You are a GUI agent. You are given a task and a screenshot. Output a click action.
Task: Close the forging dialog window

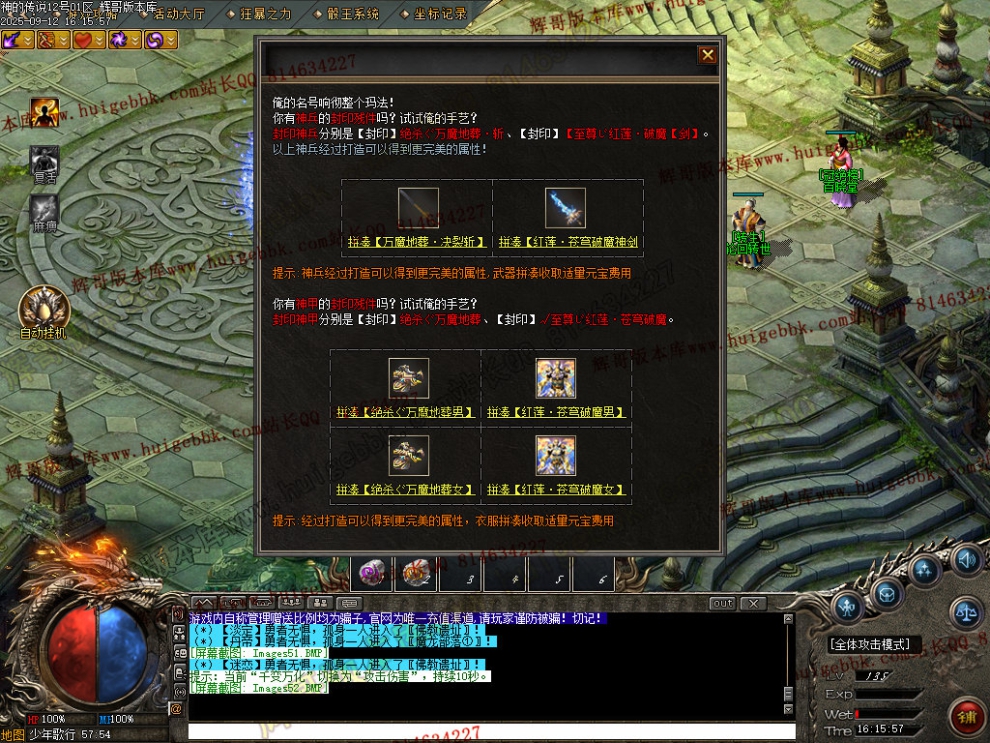point(708,55)
